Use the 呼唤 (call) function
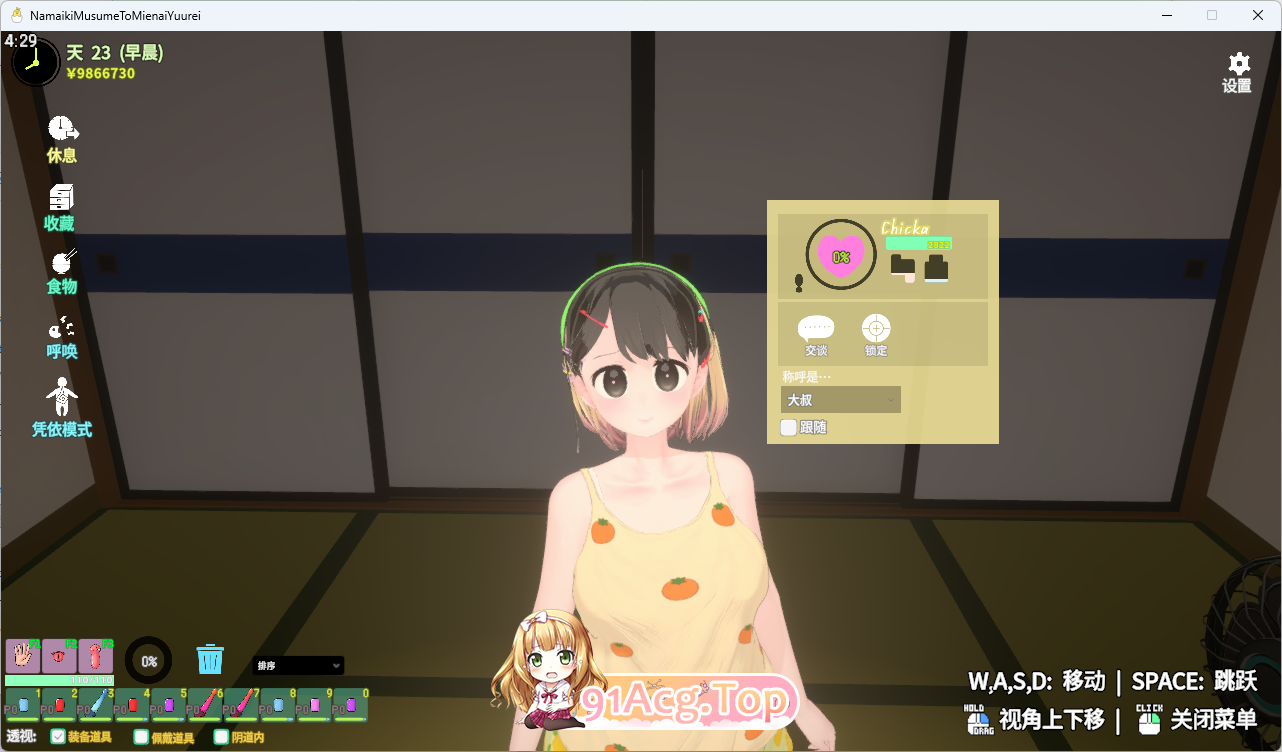 (x=61, y=335)
